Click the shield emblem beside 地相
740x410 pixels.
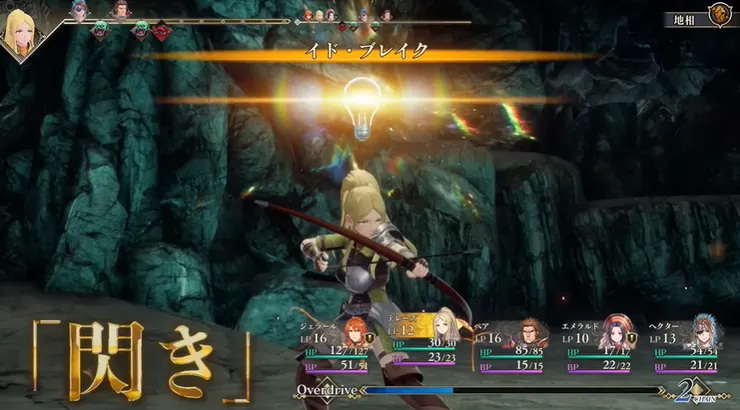point(718,15)
